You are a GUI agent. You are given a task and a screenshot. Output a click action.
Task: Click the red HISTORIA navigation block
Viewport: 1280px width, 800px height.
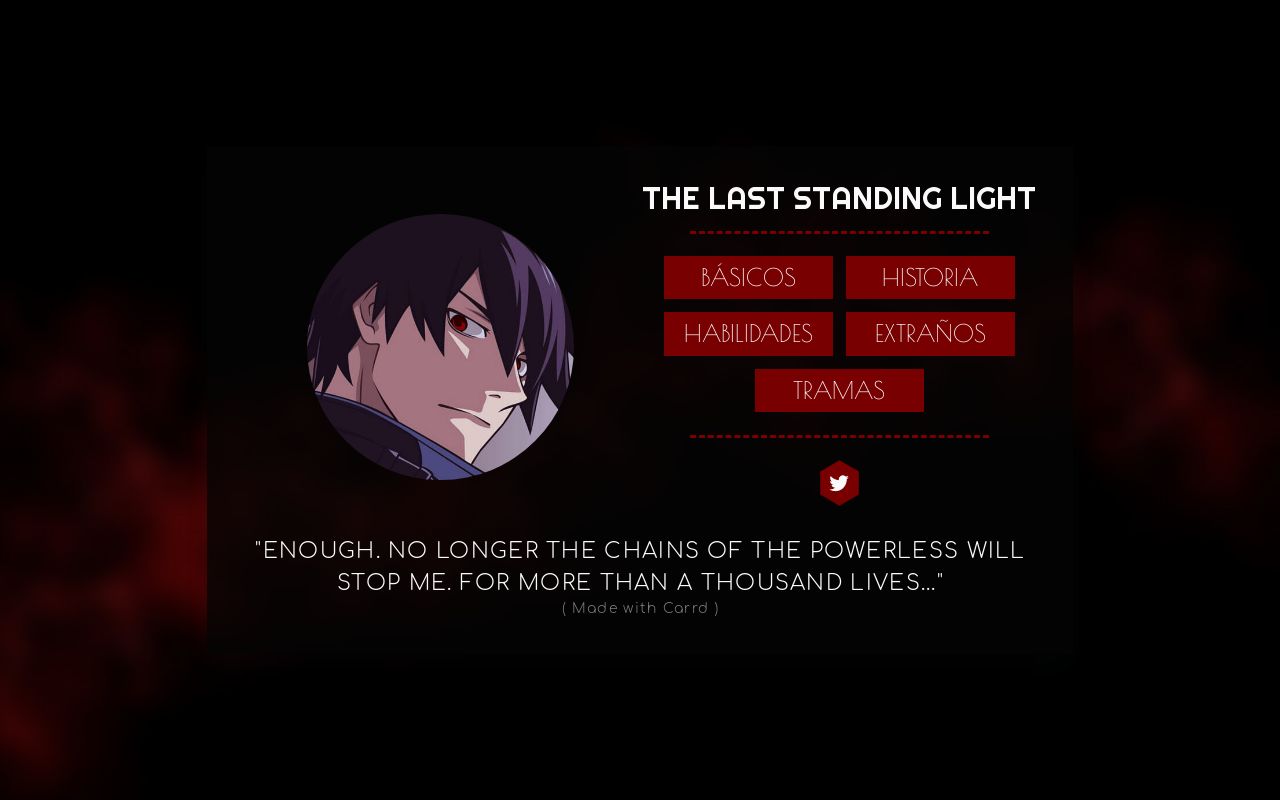coord(930,277)
